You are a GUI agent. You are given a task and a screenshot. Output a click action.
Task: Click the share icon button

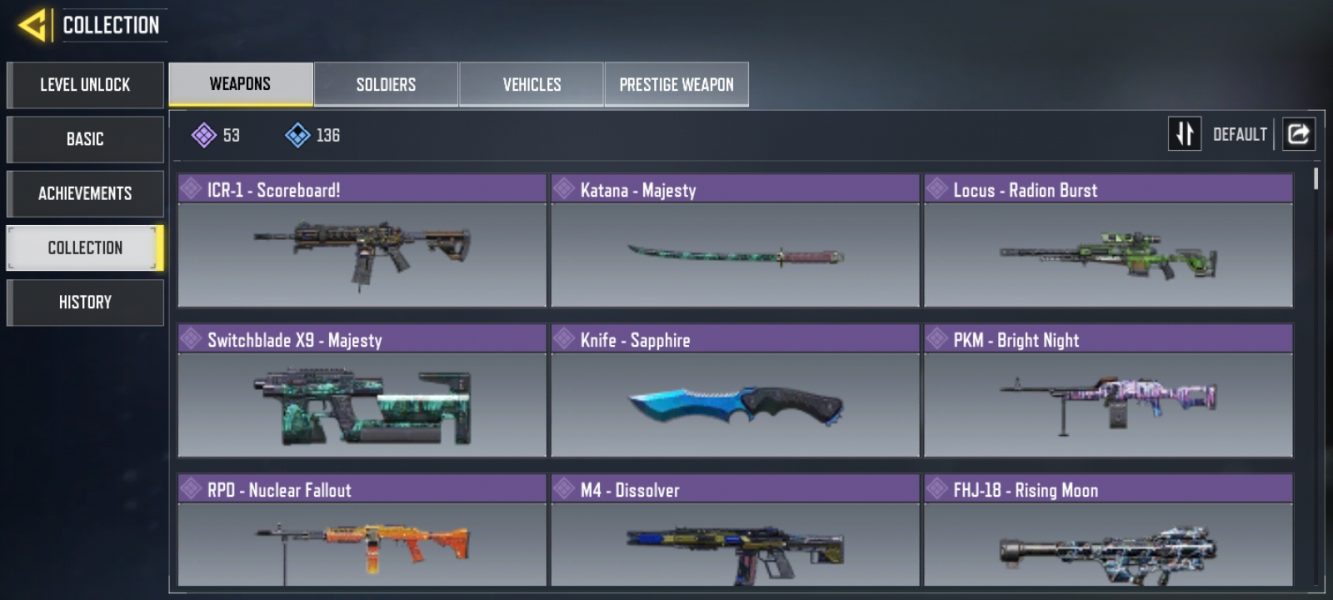click(x=1298, y=134)
